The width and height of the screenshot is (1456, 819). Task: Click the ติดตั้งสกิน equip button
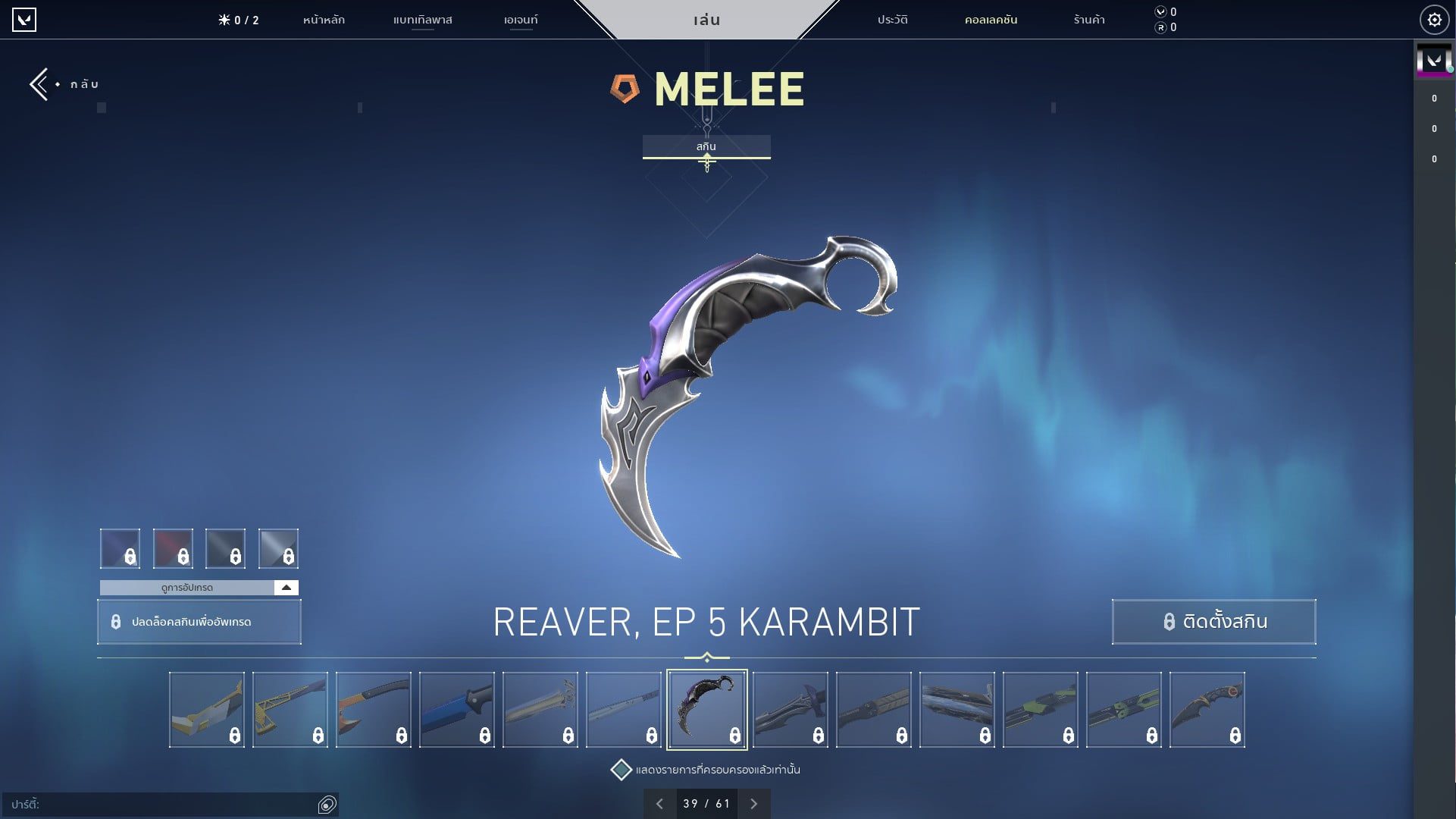pyautogui.click(x=1213, y=621)
